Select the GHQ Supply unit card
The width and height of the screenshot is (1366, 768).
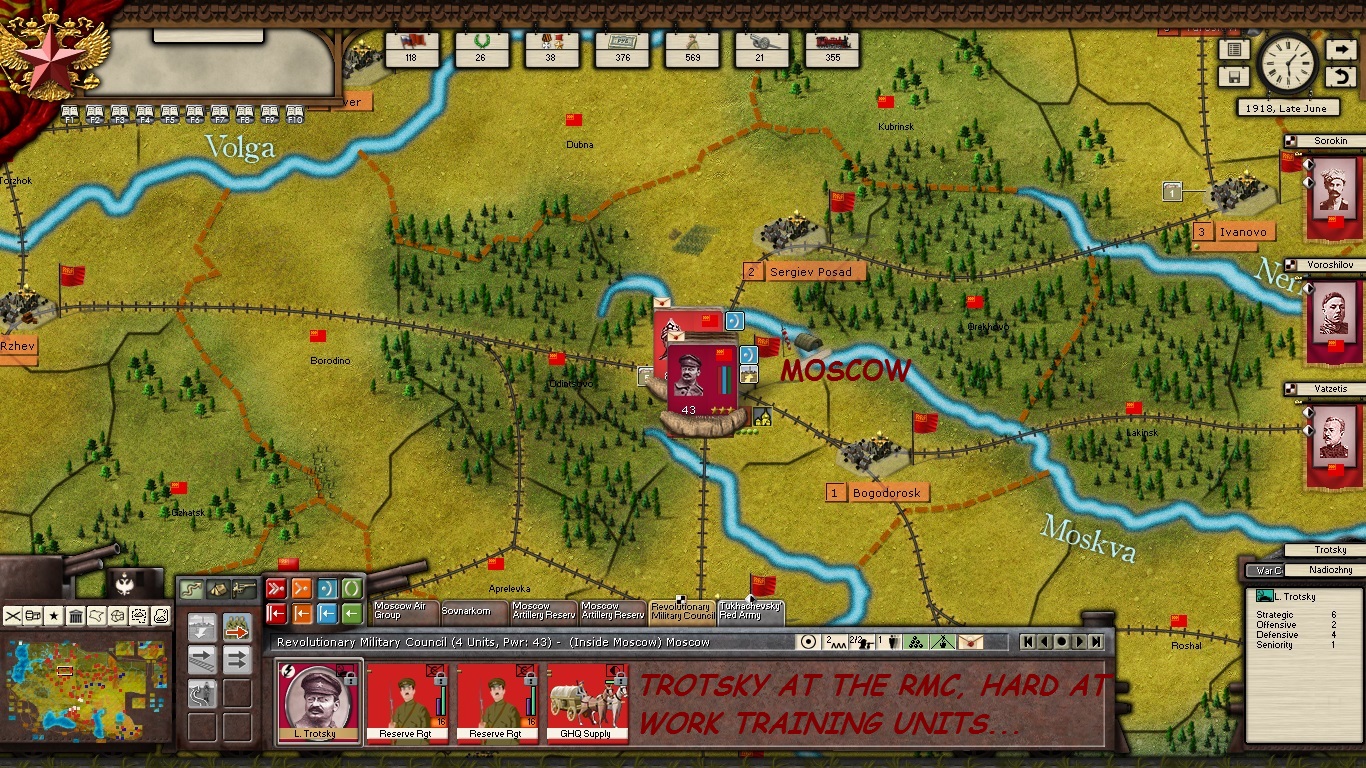587,702
